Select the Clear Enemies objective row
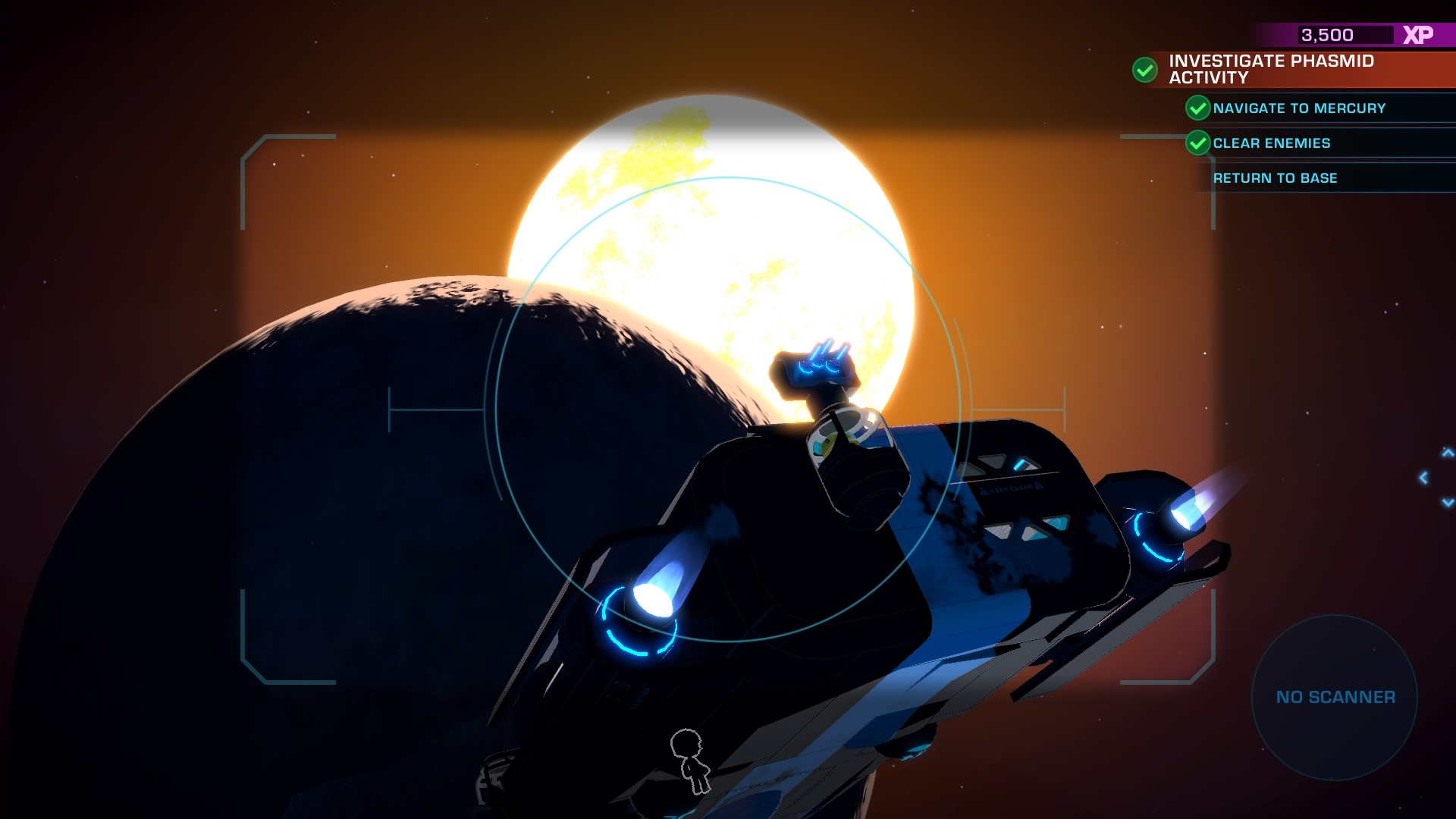Screen dimensions: 1456x819 tap(1271, 143)
